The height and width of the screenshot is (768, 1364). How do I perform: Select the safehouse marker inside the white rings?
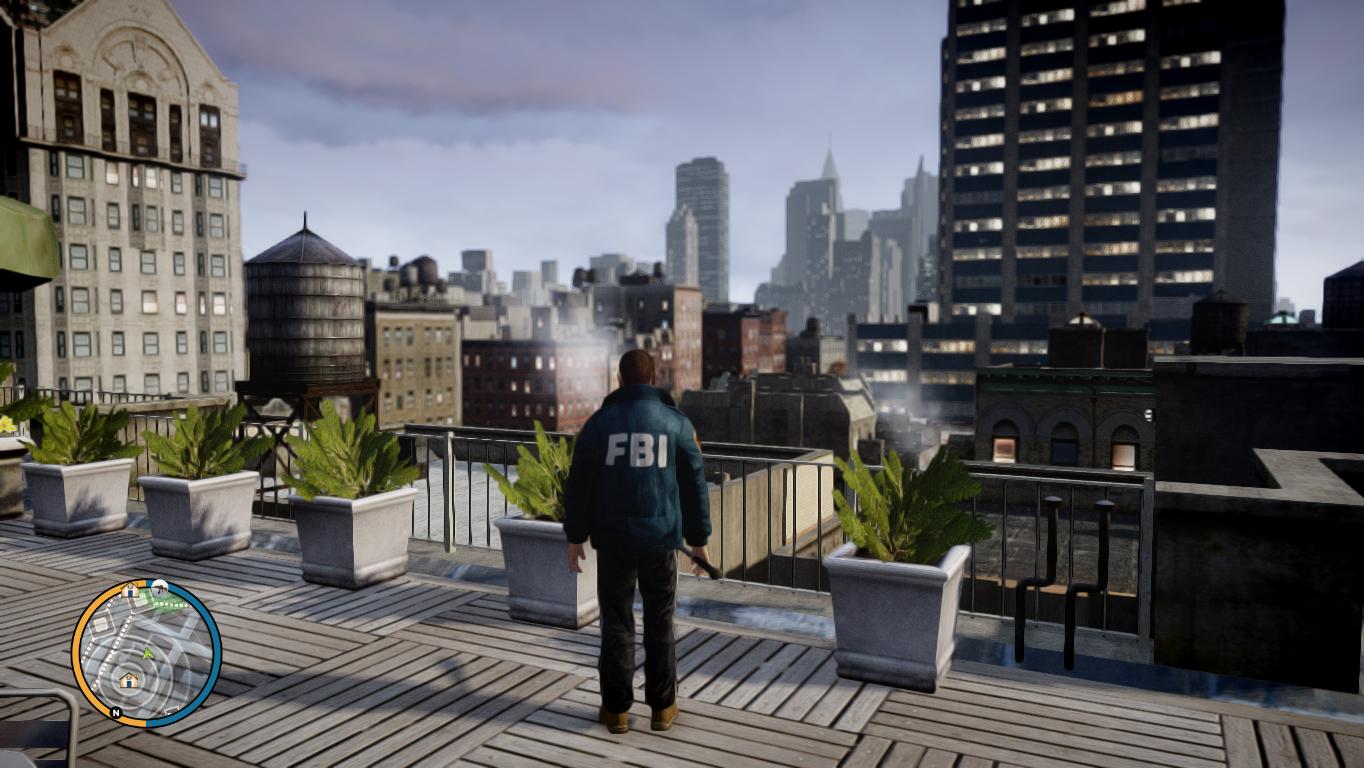click(129, 680)
